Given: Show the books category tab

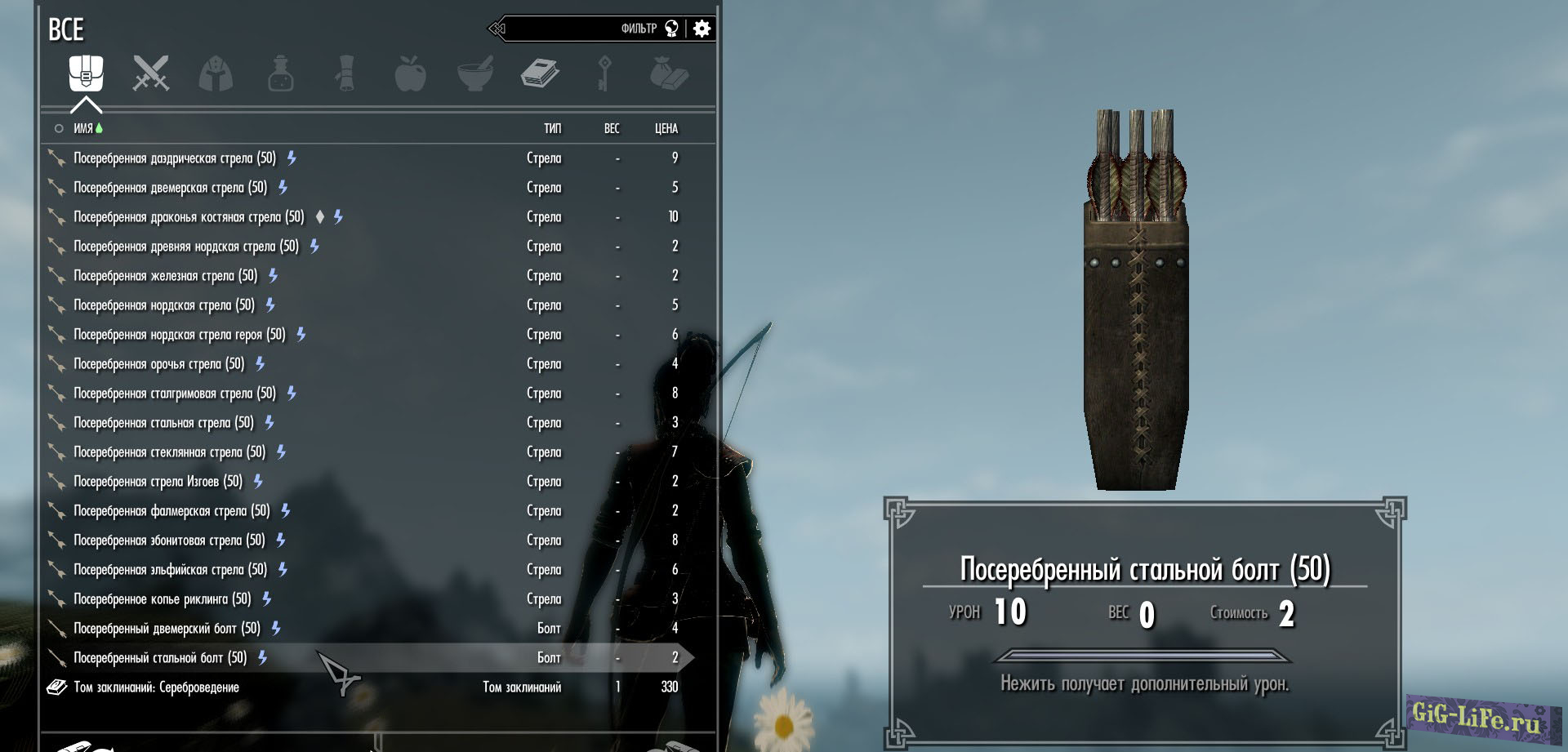Looking at the screenshot, I should pos(540,73).
